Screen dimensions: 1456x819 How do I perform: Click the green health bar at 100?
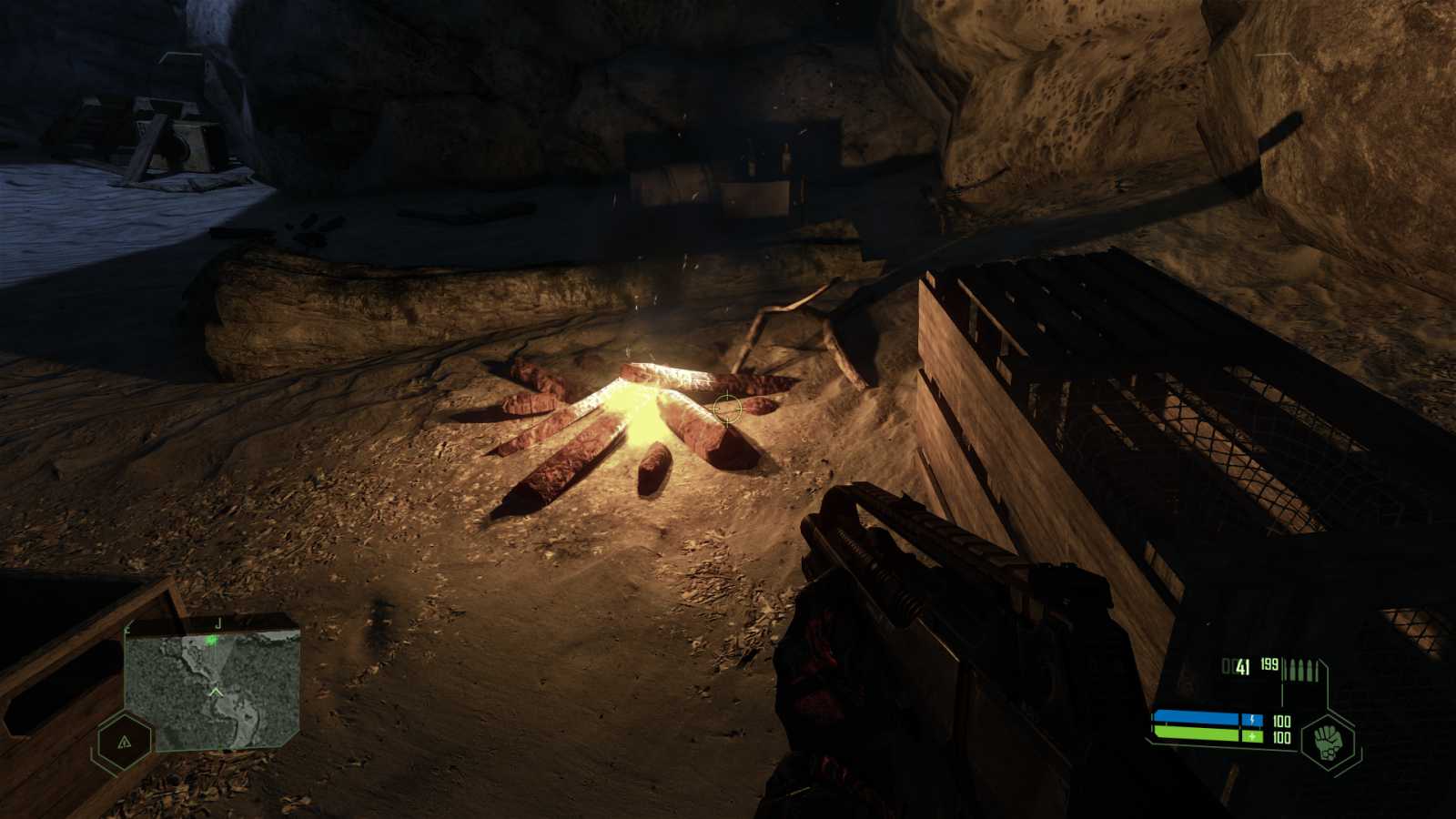tap(1197, 733)
